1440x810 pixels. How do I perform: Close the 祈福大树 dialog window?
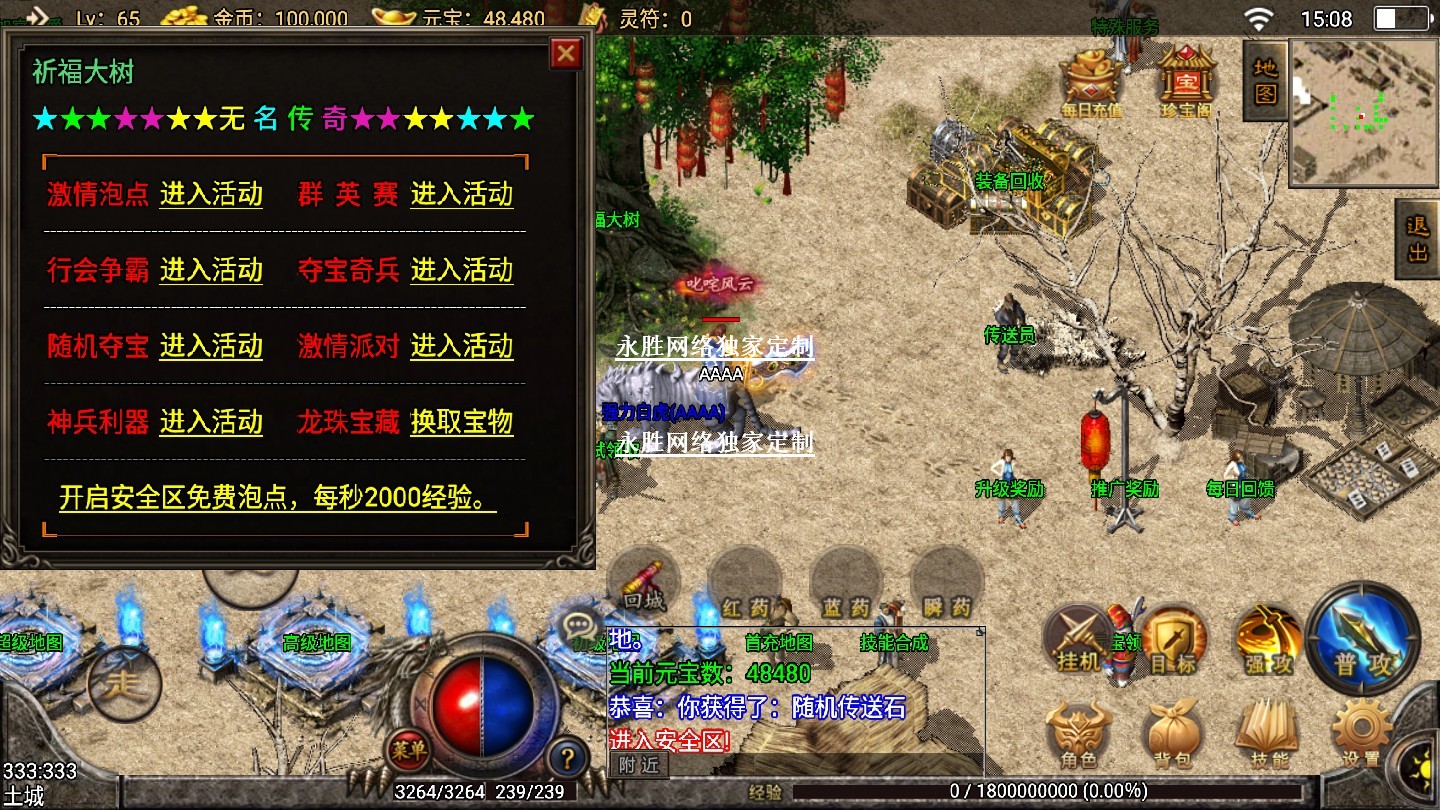567,53
